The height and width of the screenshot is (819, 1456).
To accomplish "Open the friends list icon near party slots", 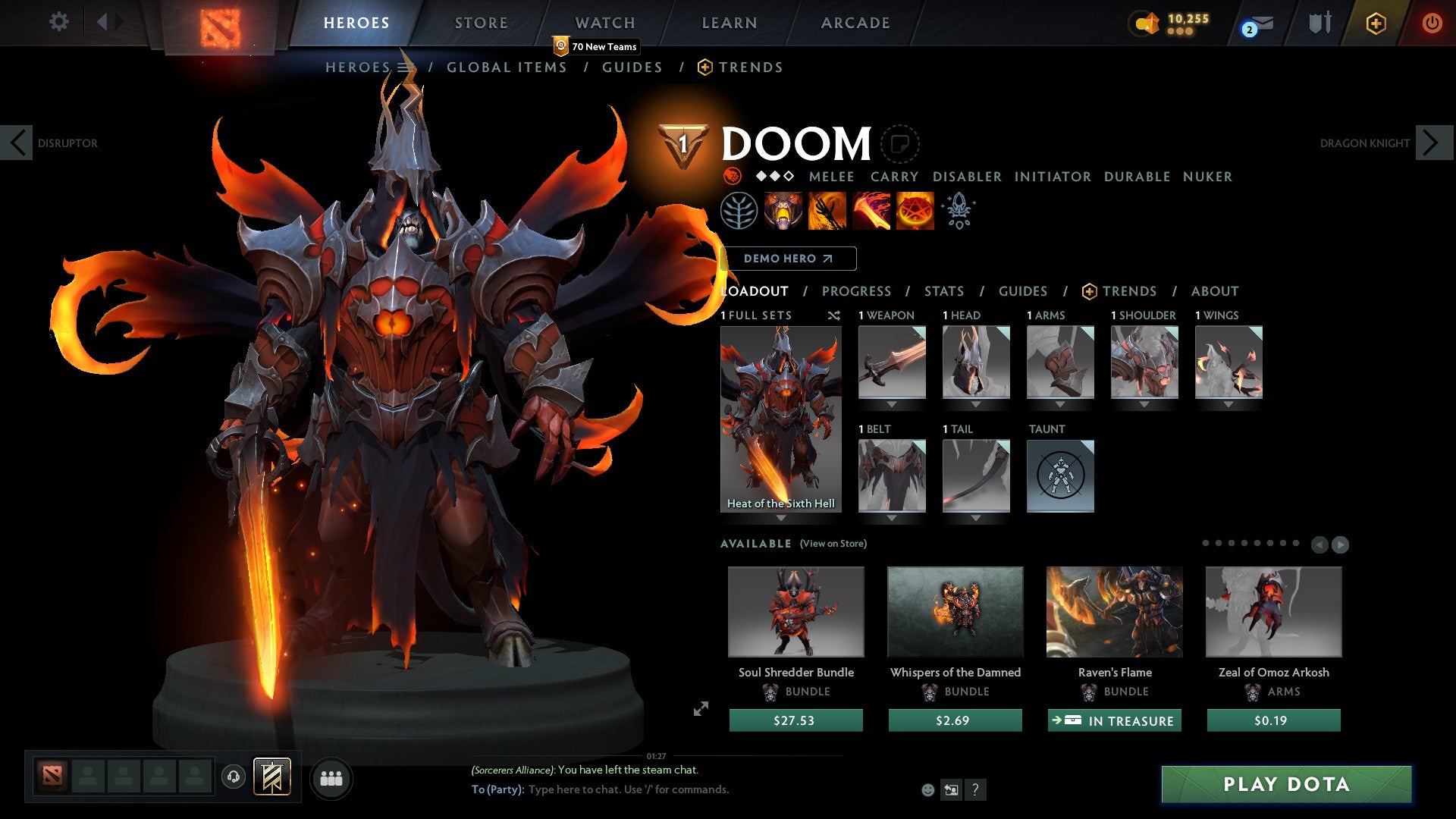I will pos(330,778).
